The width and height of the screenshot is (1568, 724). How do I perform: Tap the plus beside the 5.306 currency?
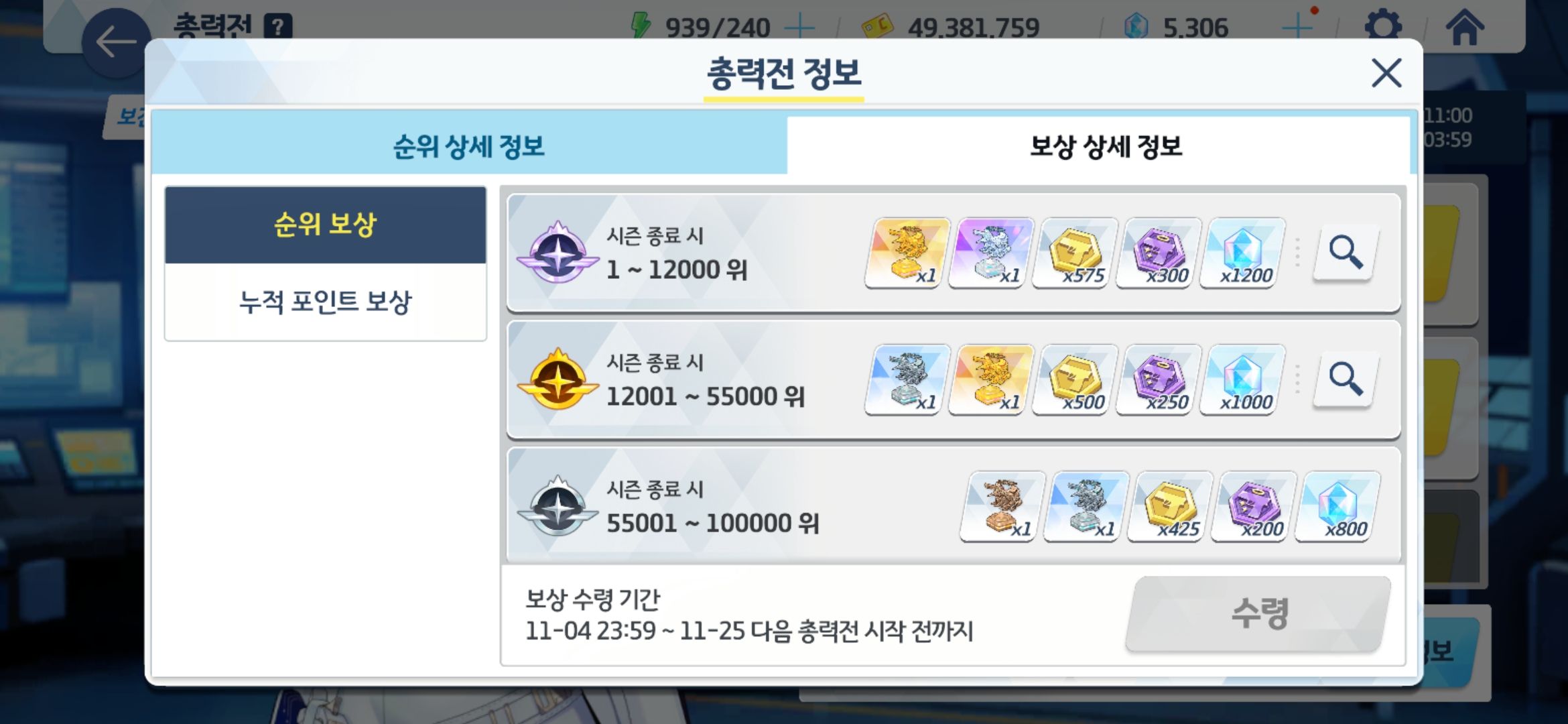[x=1297, y=27]
